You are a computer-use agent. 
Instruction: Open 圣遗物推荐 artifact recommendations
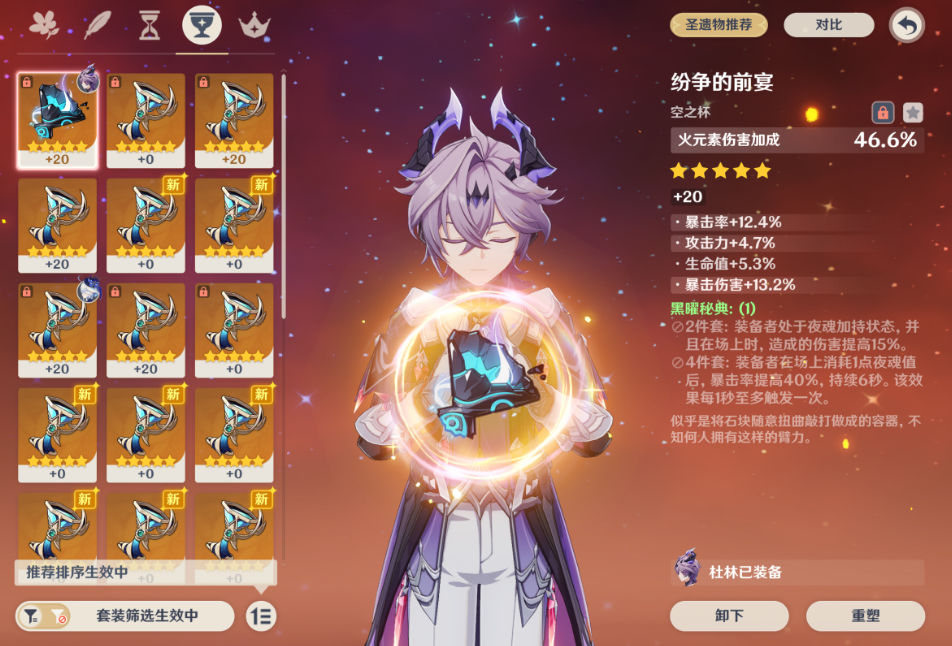tap(718, 25)
